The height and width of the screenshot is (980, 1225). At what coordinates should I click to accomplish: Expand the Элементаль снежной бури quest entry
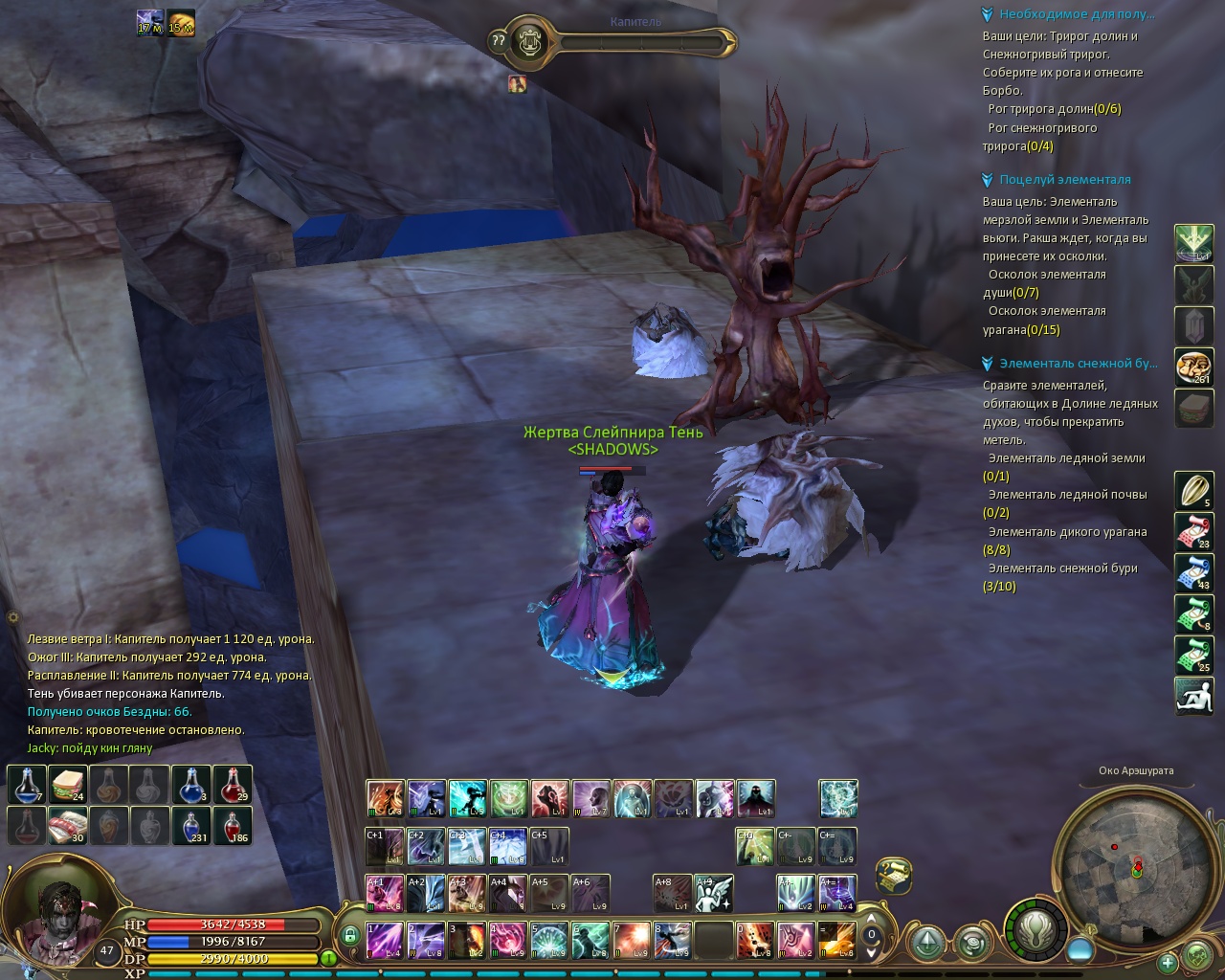click(x=988, y=364)
